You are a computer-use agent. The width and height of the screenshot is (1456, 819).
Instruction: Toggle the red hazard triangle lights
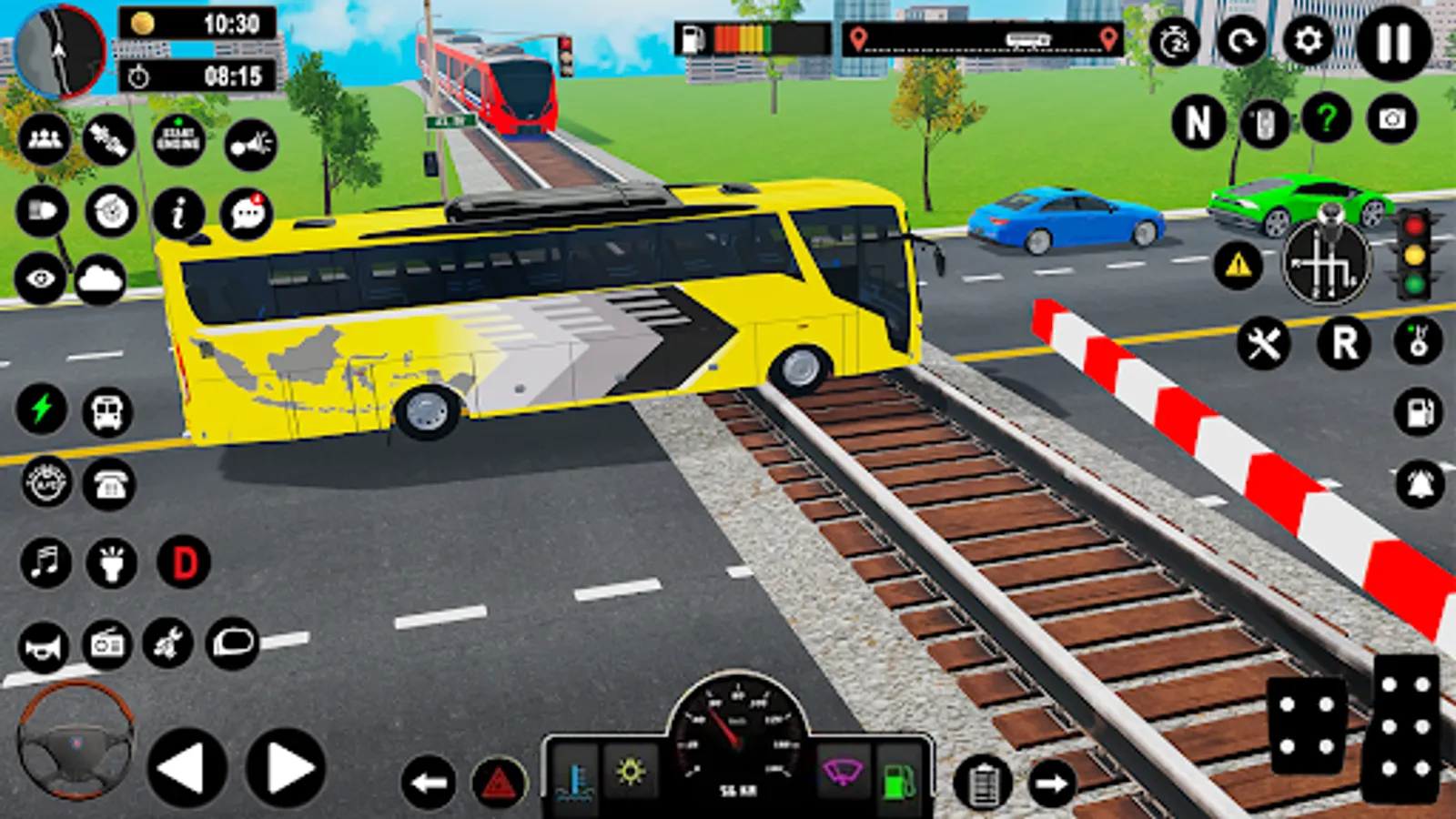[499, 783]
